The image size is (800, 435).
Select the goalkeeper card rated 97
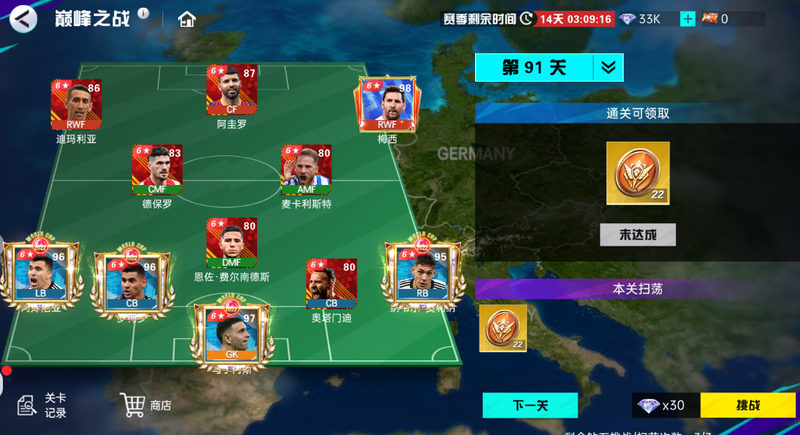232,335
